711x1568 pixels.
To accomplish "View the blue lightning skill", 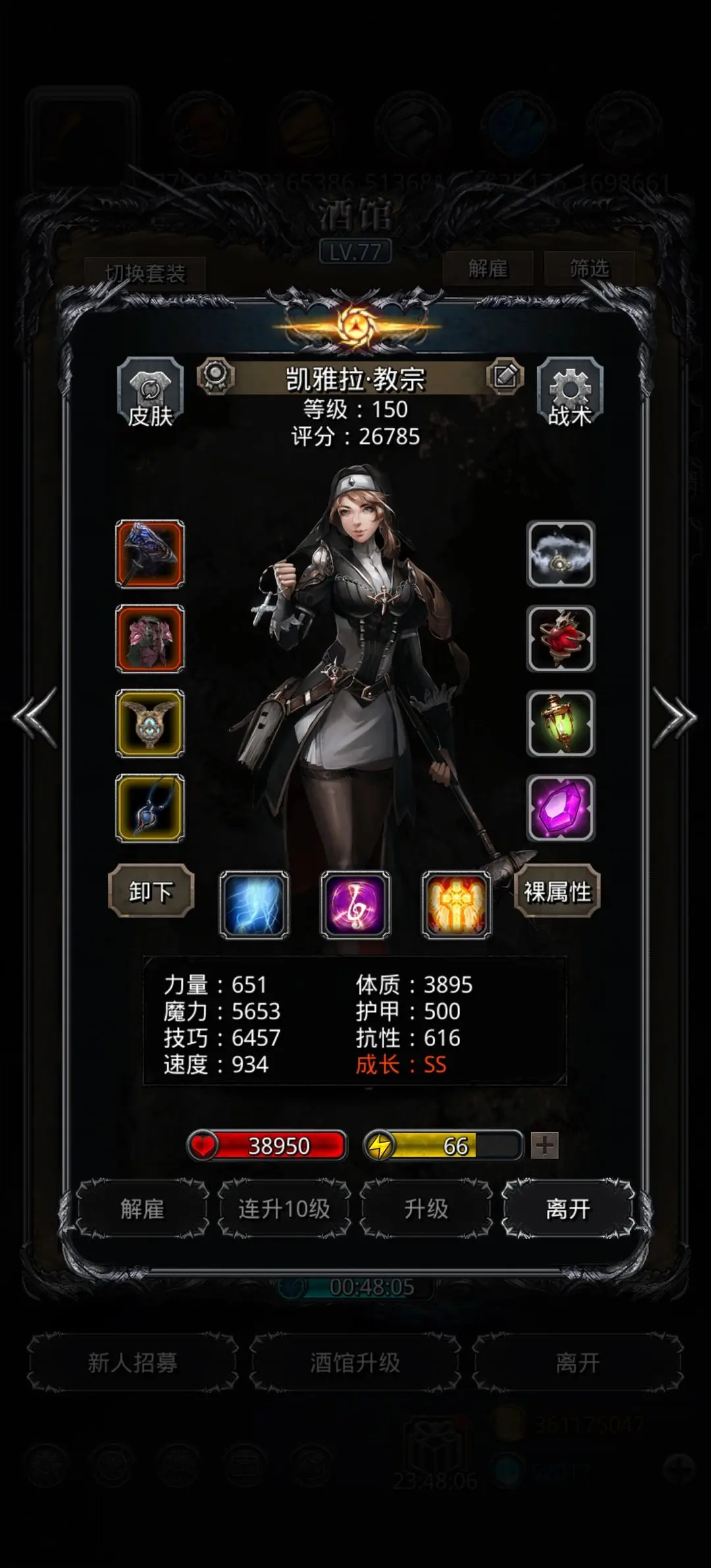I will 254,904.
